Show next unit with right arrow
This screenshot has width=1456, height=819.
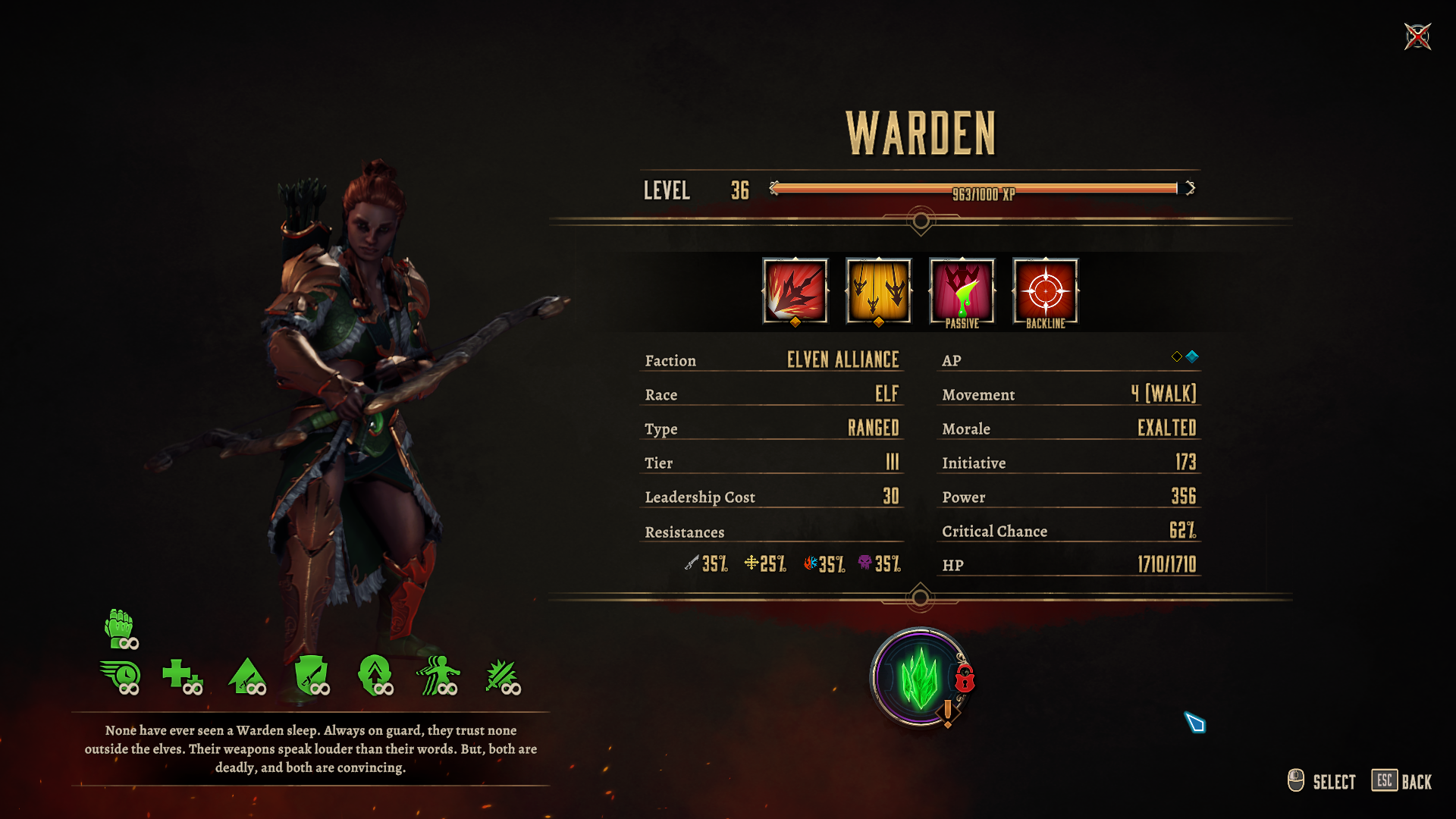(1191, 188)
